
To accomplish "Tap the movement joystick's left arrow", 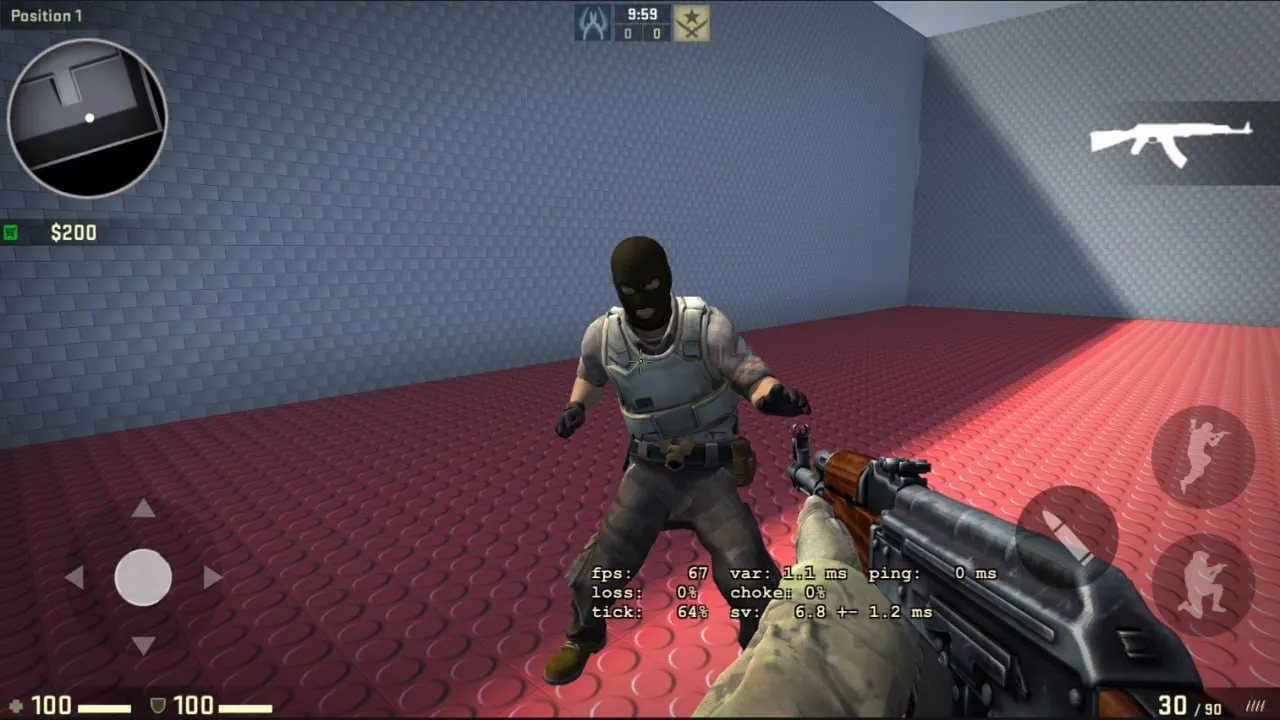I will tap(74, 577).
